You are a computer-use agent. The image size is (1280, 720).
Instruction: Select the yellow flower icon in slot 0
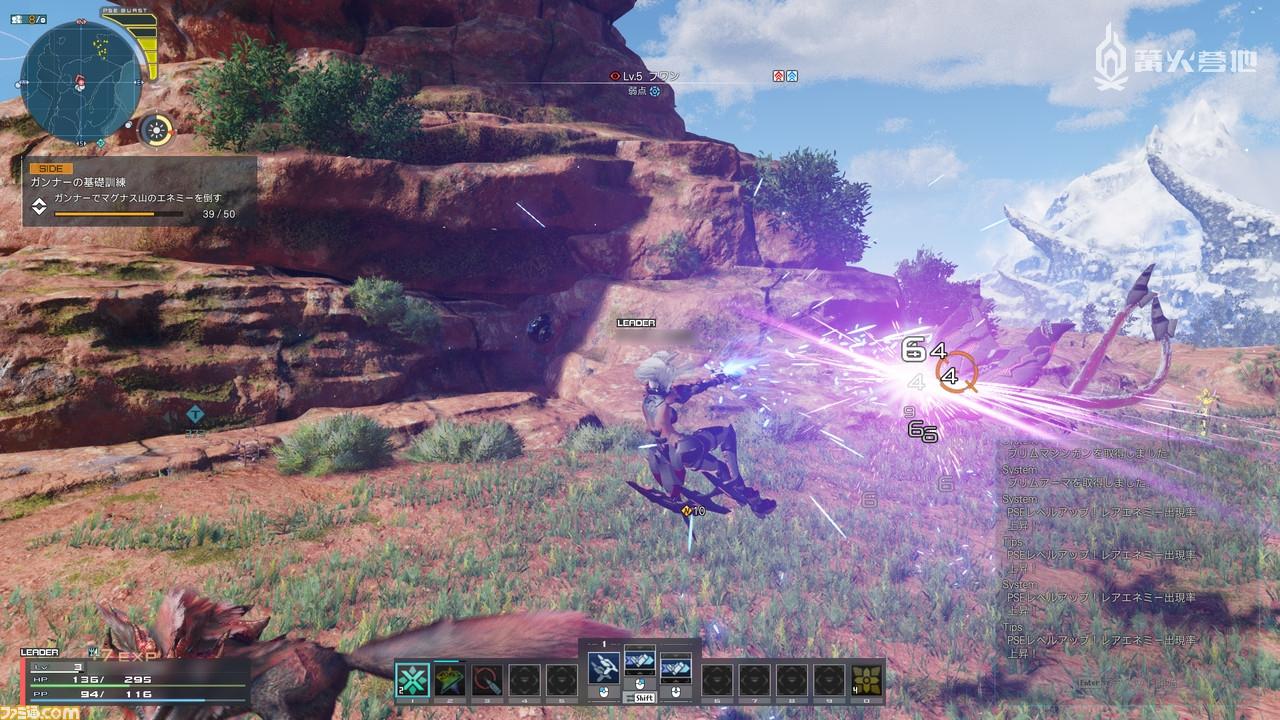pyautogui.click(x=864, y=682)
